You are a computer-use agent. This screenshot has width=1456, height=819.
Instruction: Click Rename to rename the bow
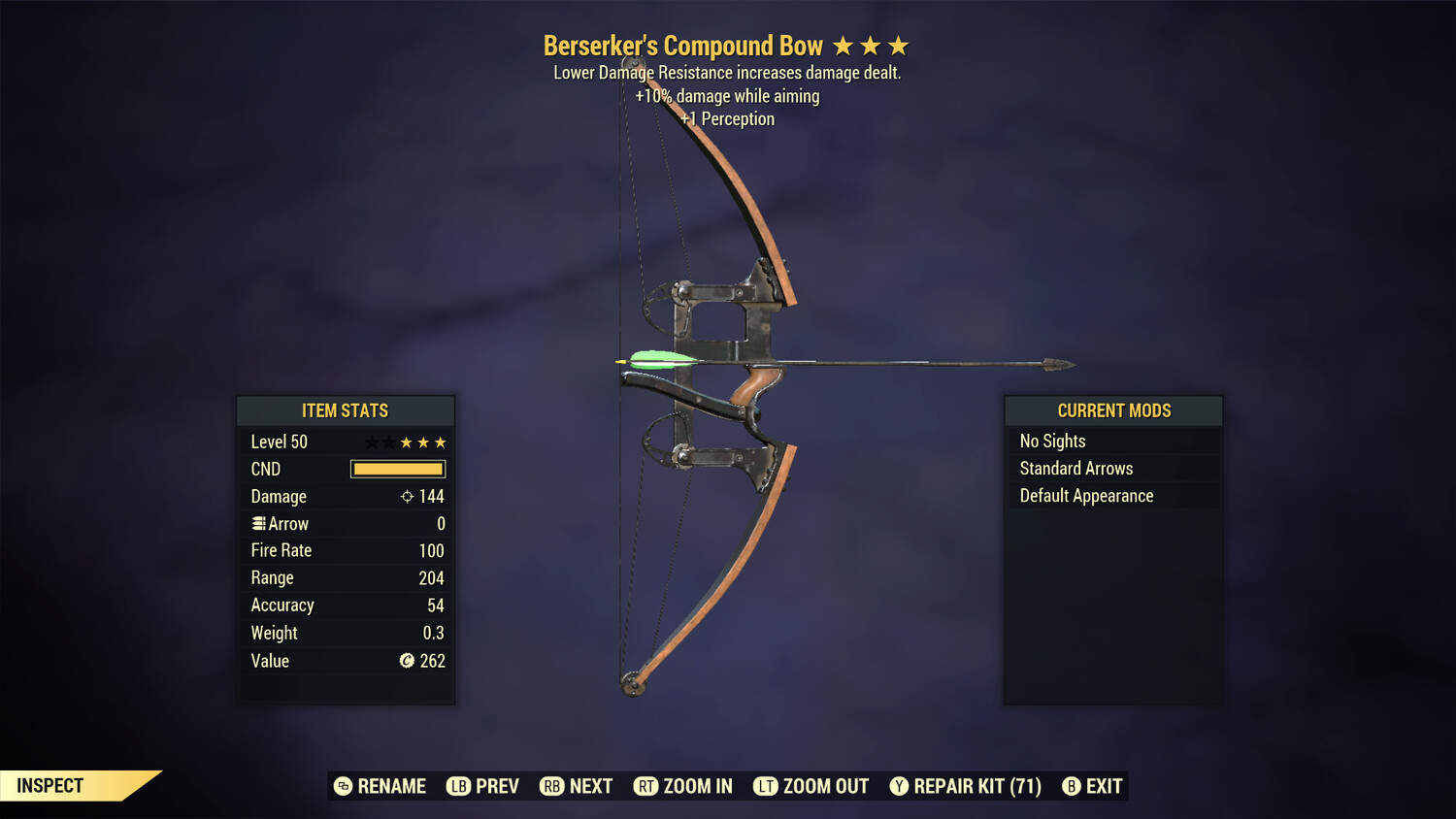[x=391, y=786]
